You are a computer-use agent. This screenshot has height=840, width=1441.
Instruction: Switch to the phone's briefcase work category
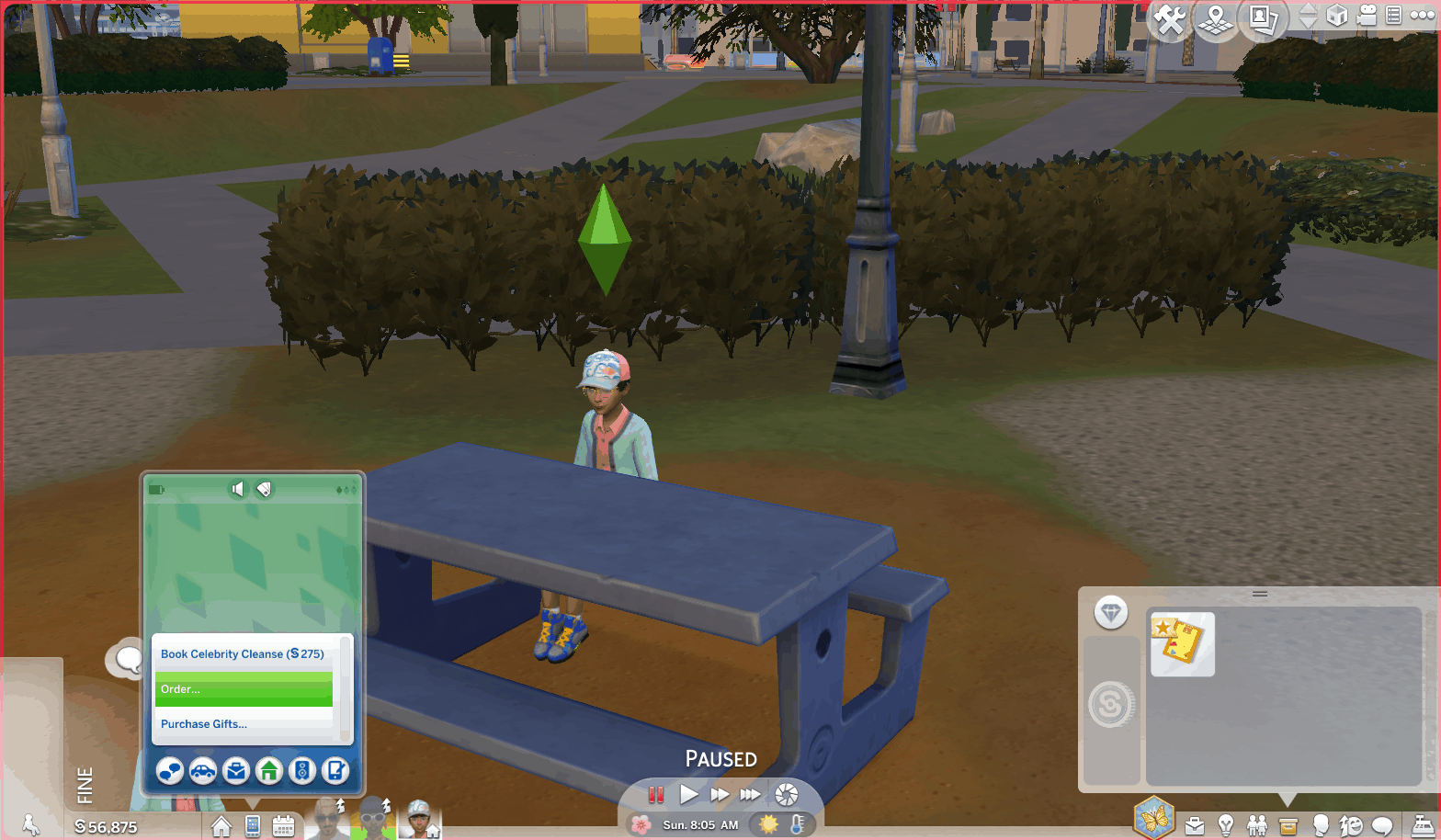pos(236,771)
